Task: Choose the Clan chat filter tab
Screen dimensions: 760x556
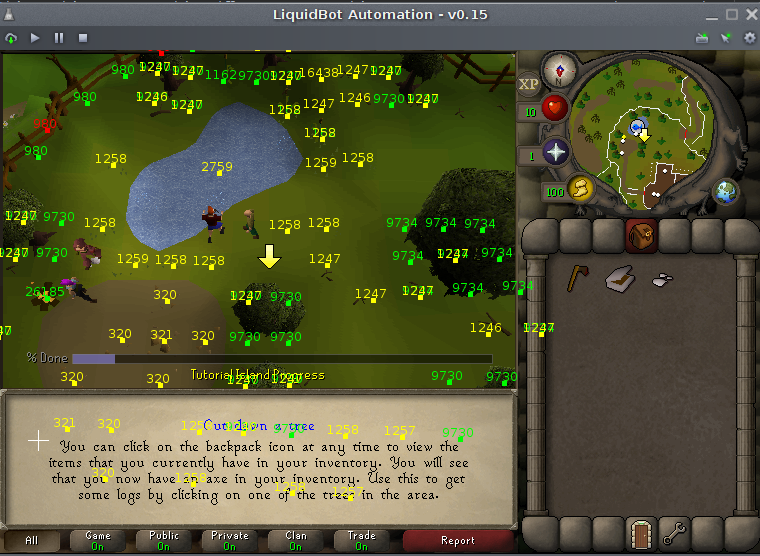Action: 296,540
